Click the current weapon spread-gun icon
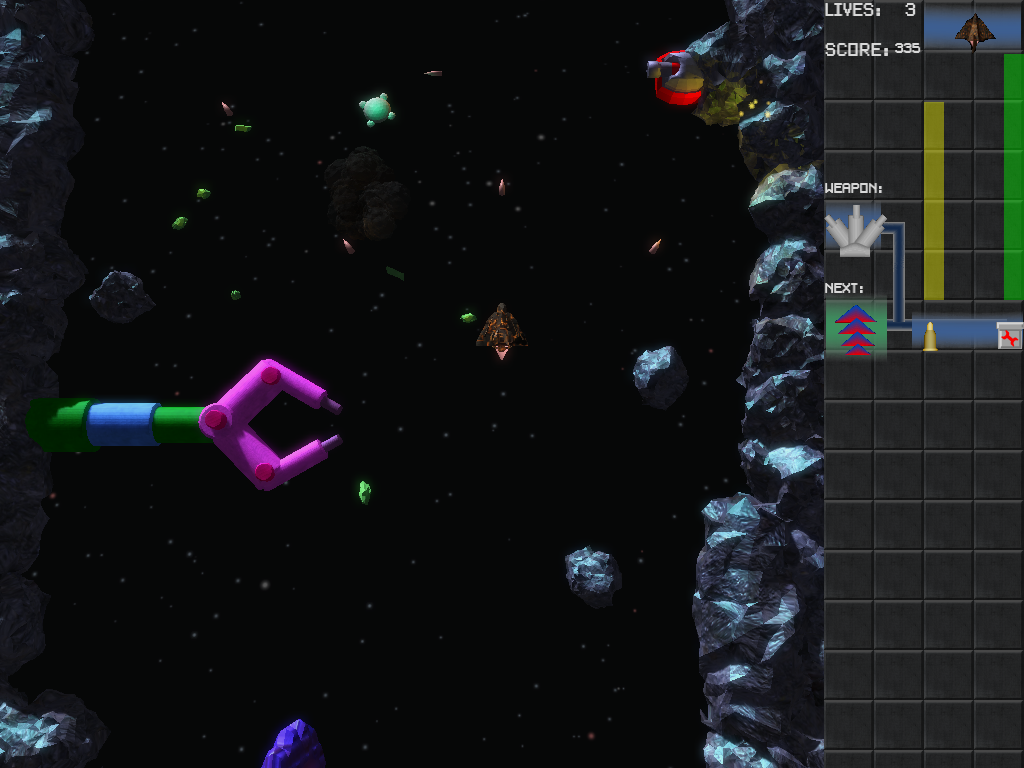 [854, 231]
